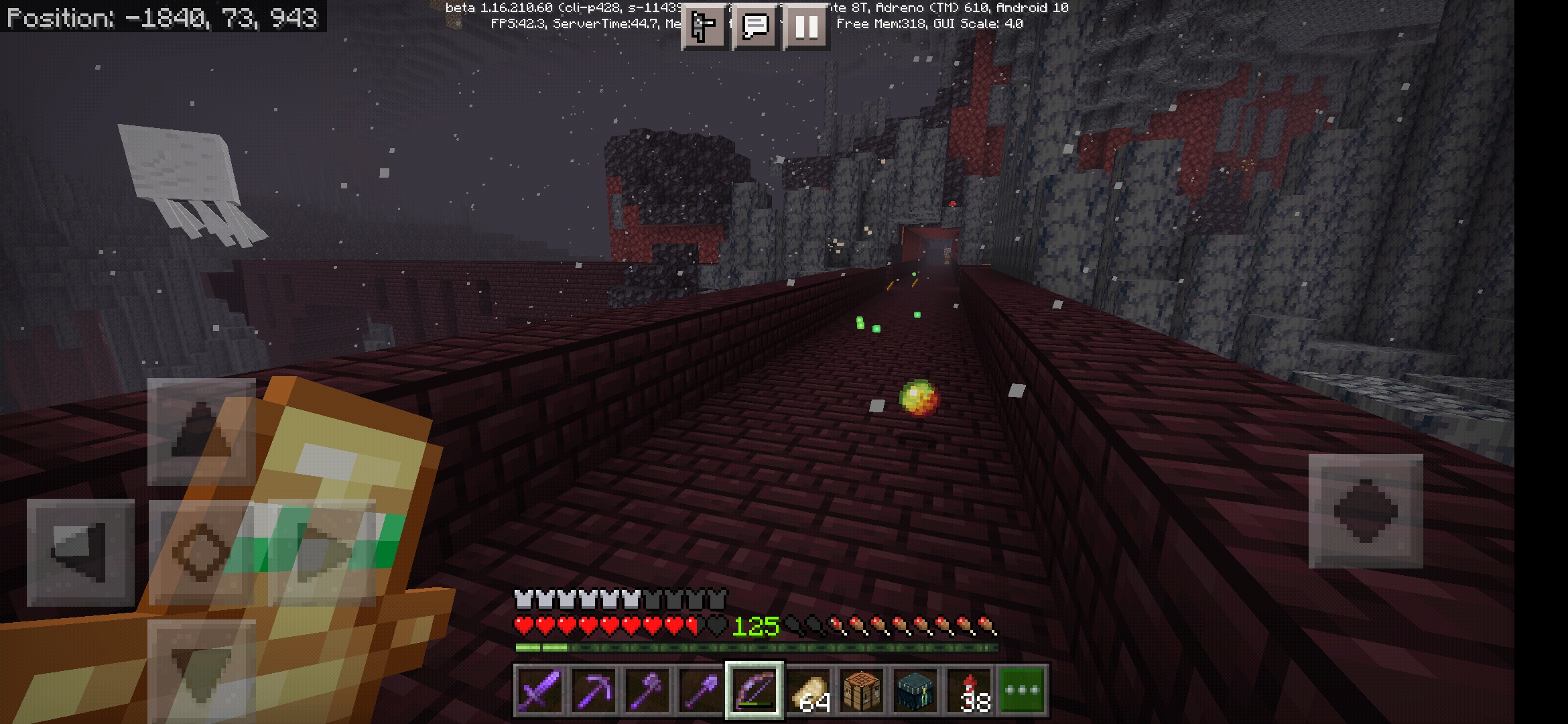Open inventory with the three-dots button
The image size is (1568, 724).
[1023, 690]
